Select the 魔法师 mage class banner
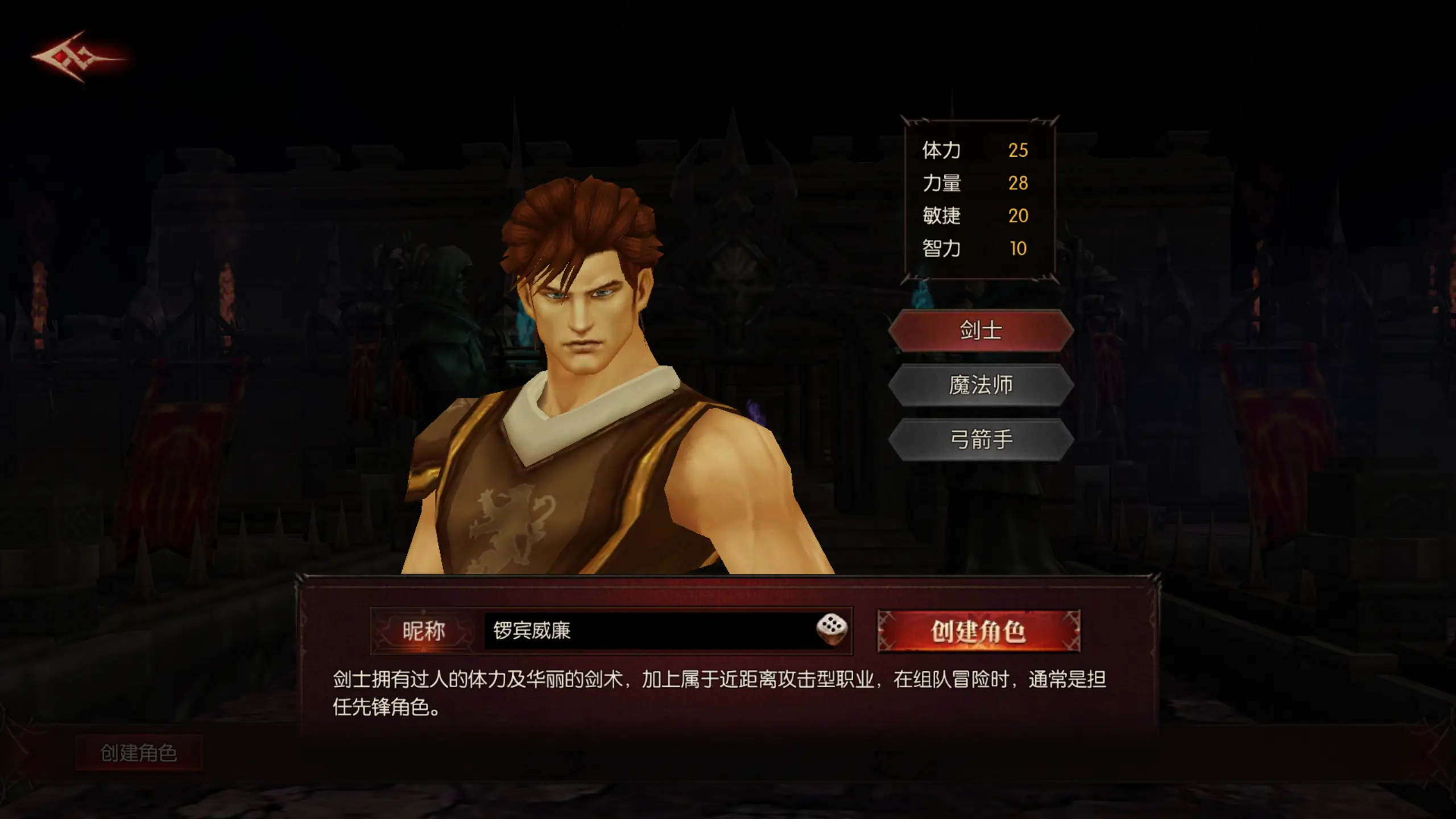1456x819 pixels. point(982,386)
